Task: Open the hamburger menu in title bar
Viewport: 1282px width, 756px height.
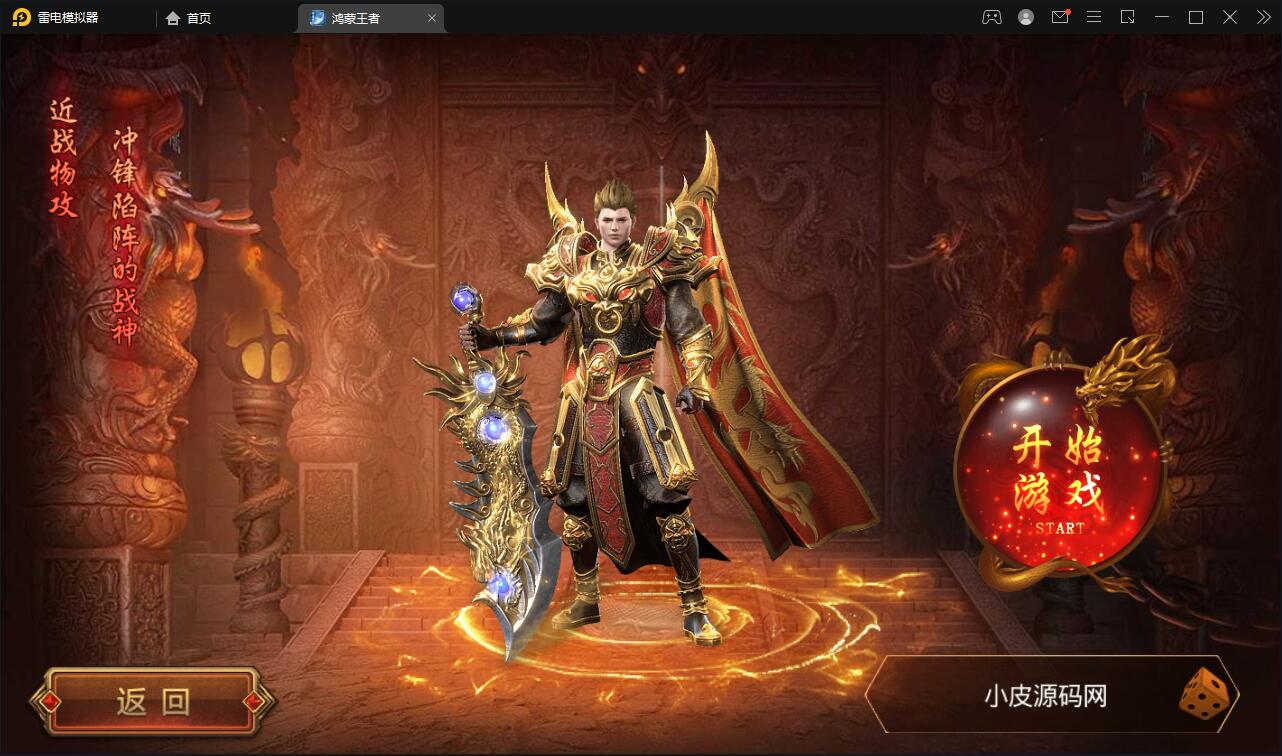Action: click(1093, 17)
